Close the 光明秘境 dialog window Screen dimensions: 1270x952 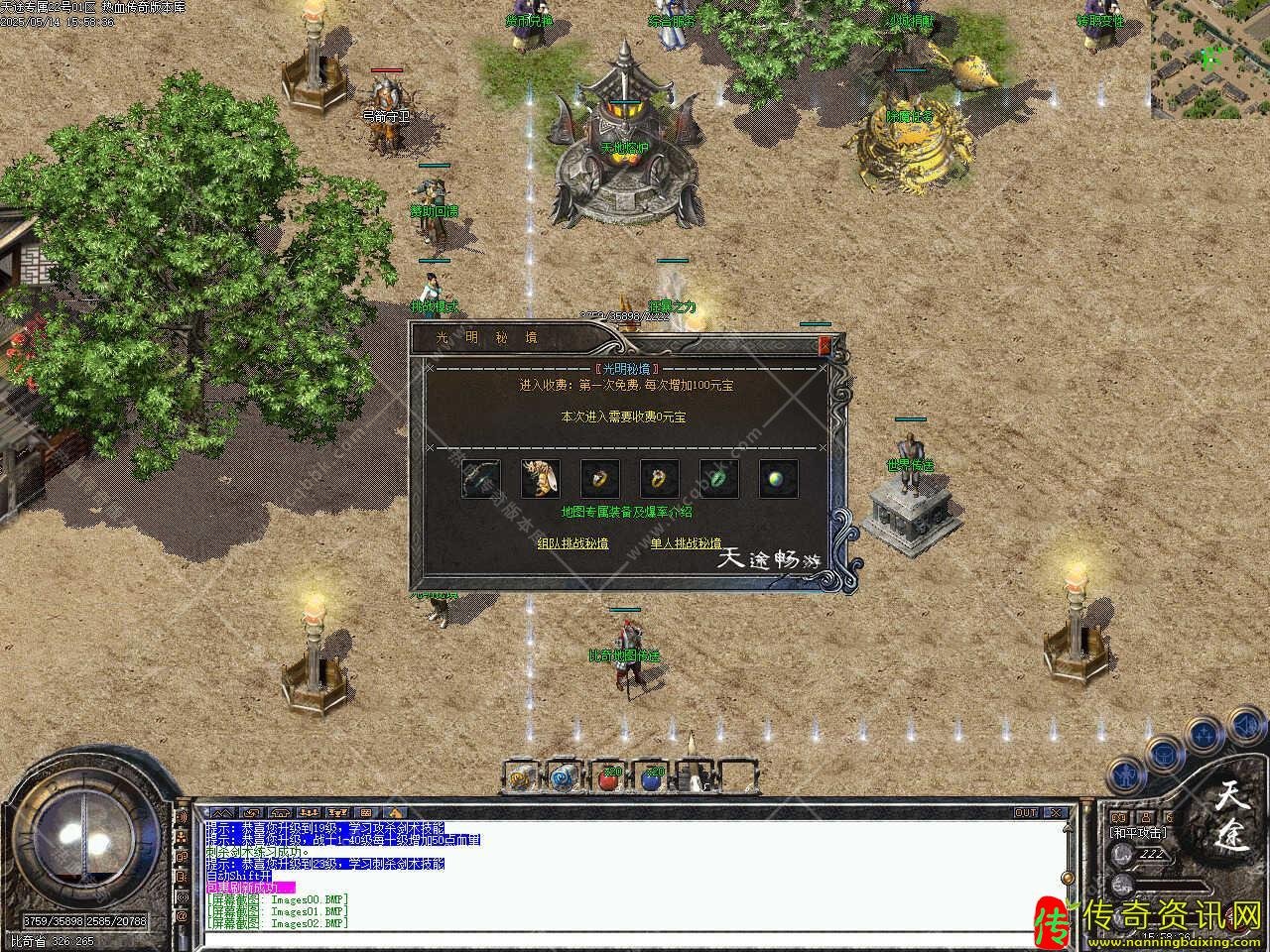pyautogui.click(x=824, y=345)
